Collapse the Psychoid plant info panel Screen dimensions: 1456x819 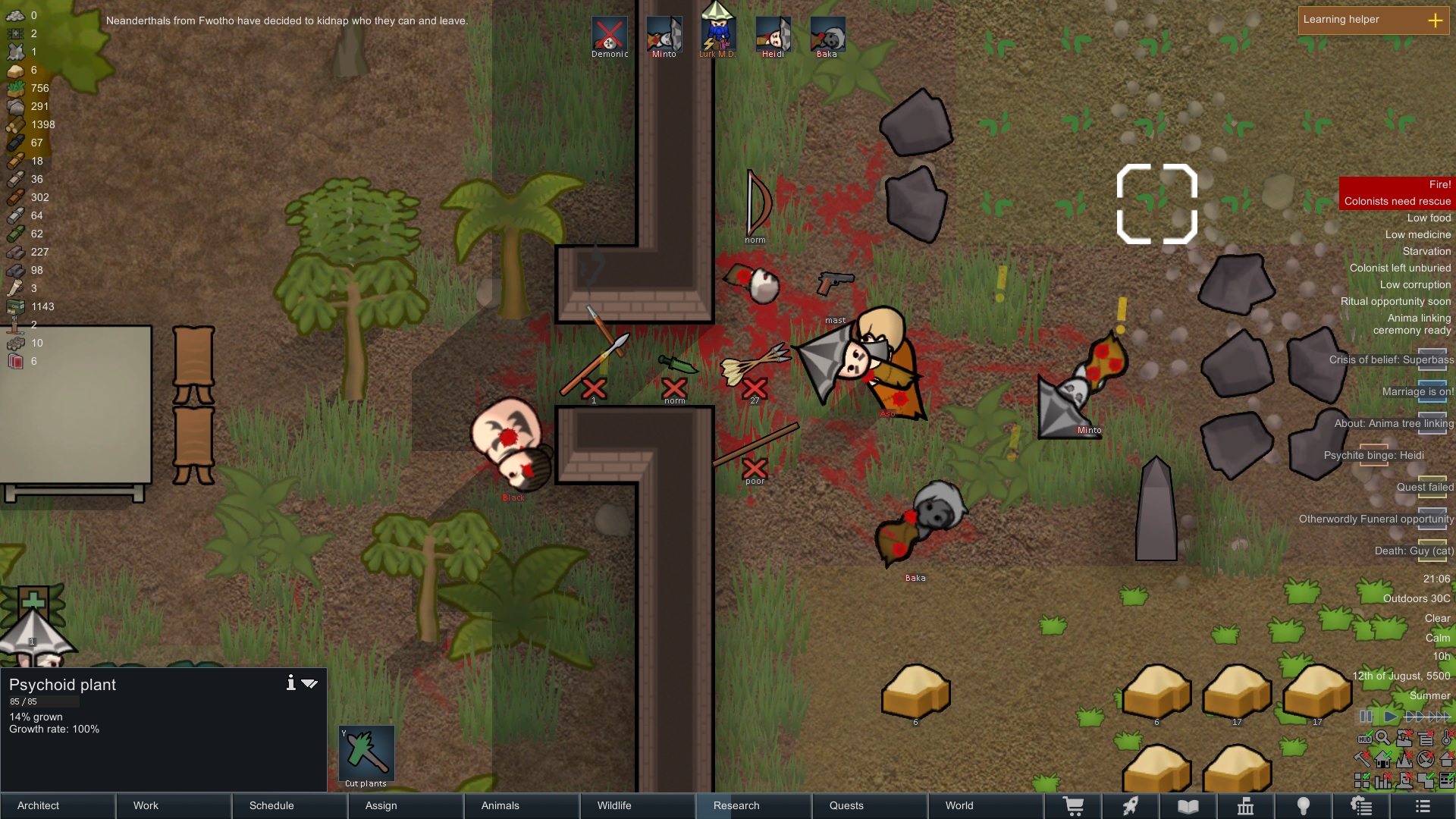[310, 682]
